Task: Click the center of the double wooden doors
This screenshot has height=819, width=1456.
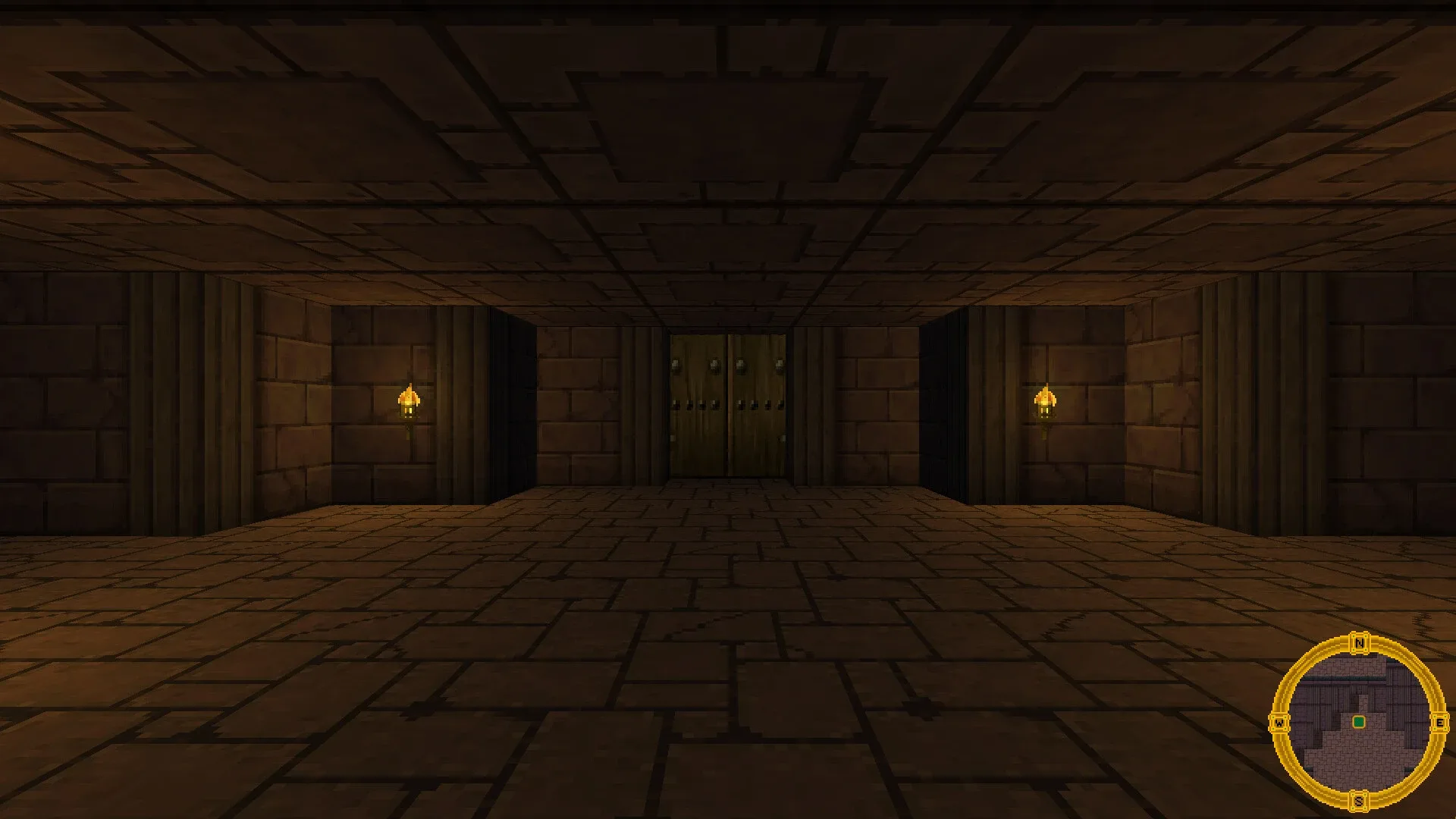Action: (x=726, y=406)
